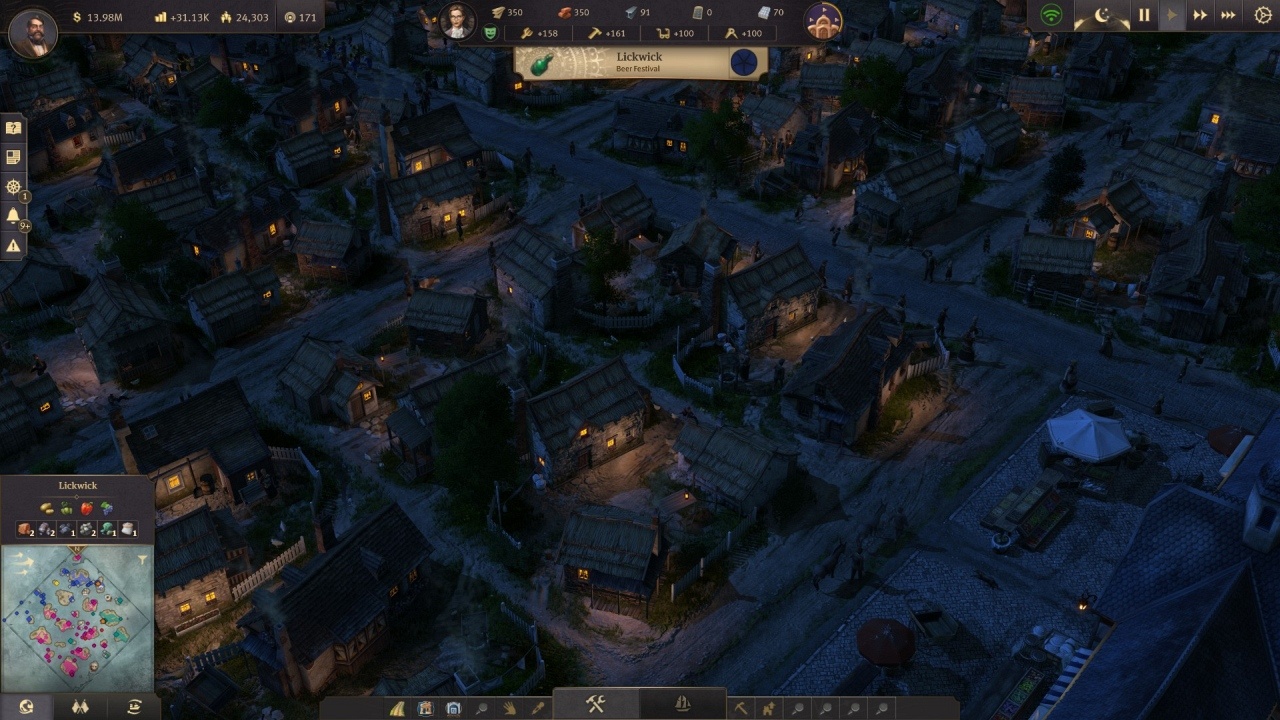
Task: Pause the game
Action: point(1144,15)
